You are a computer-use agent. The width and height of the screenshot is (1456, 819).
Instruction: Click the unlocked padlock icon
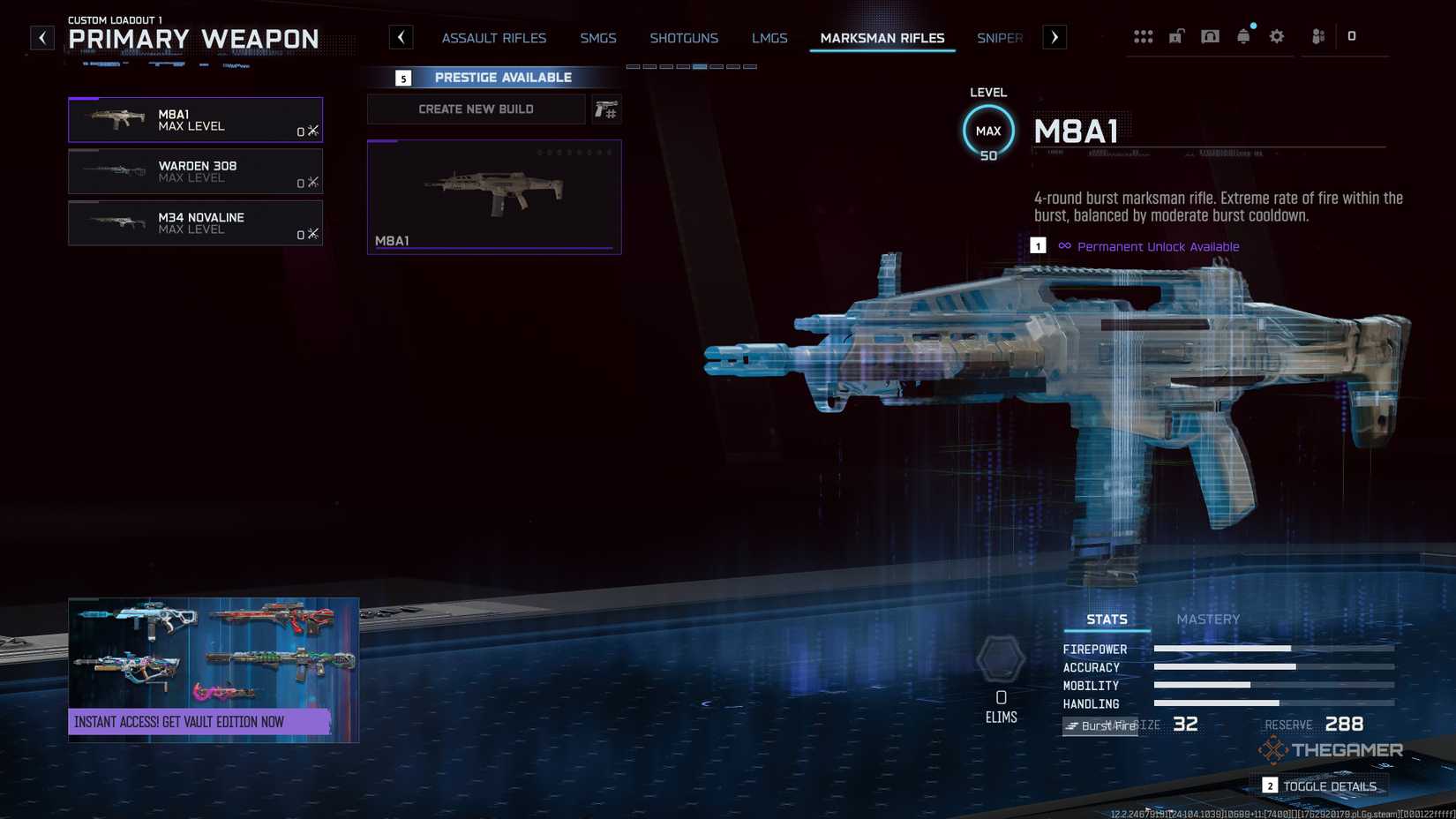point(1176,36)
